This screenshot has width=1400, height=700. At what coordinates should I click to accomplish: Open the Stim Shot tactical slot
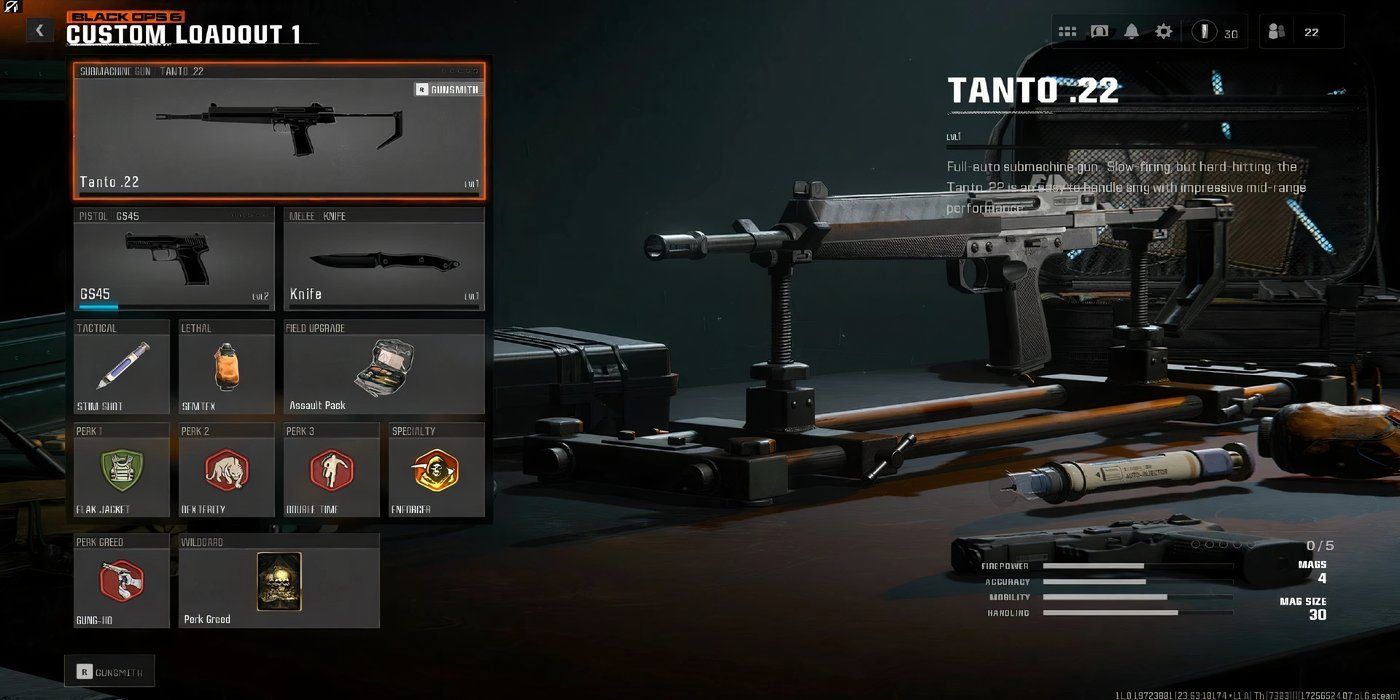click(x=122, y=367)
